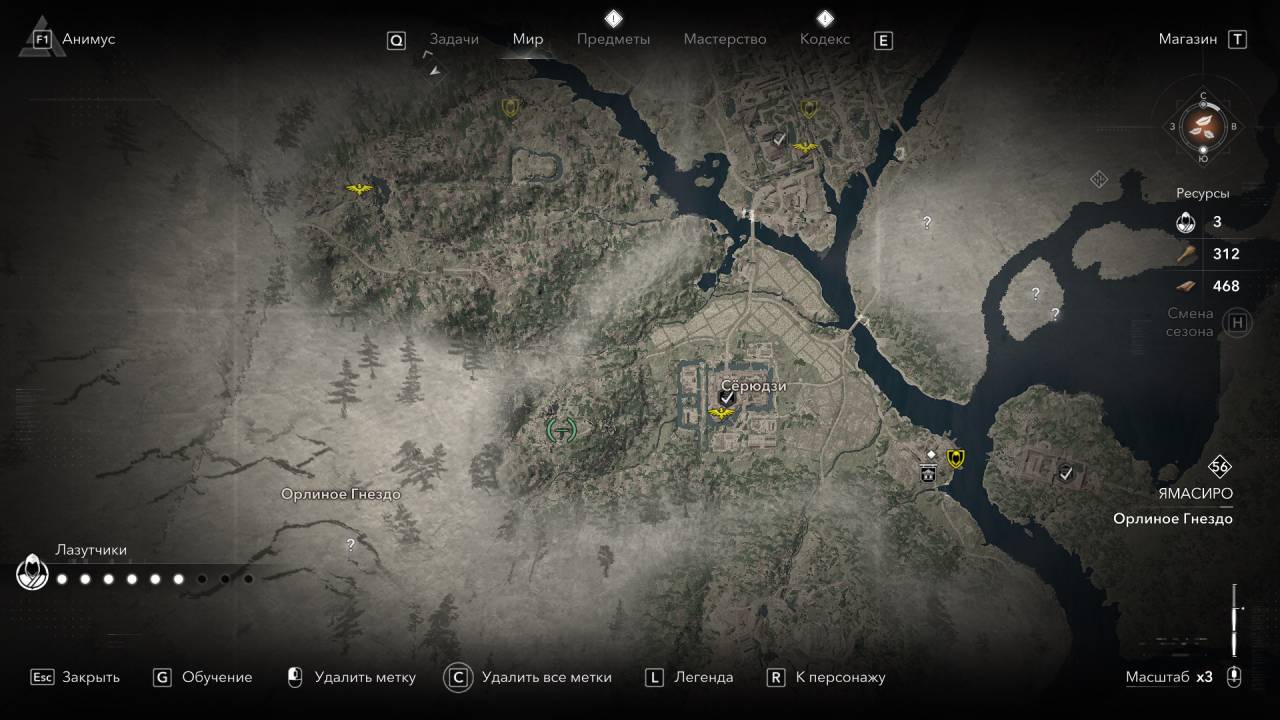1280x720 pixels.
Task: Click the Сёрюдзи location marker
Action: click(x=728, y=398)
